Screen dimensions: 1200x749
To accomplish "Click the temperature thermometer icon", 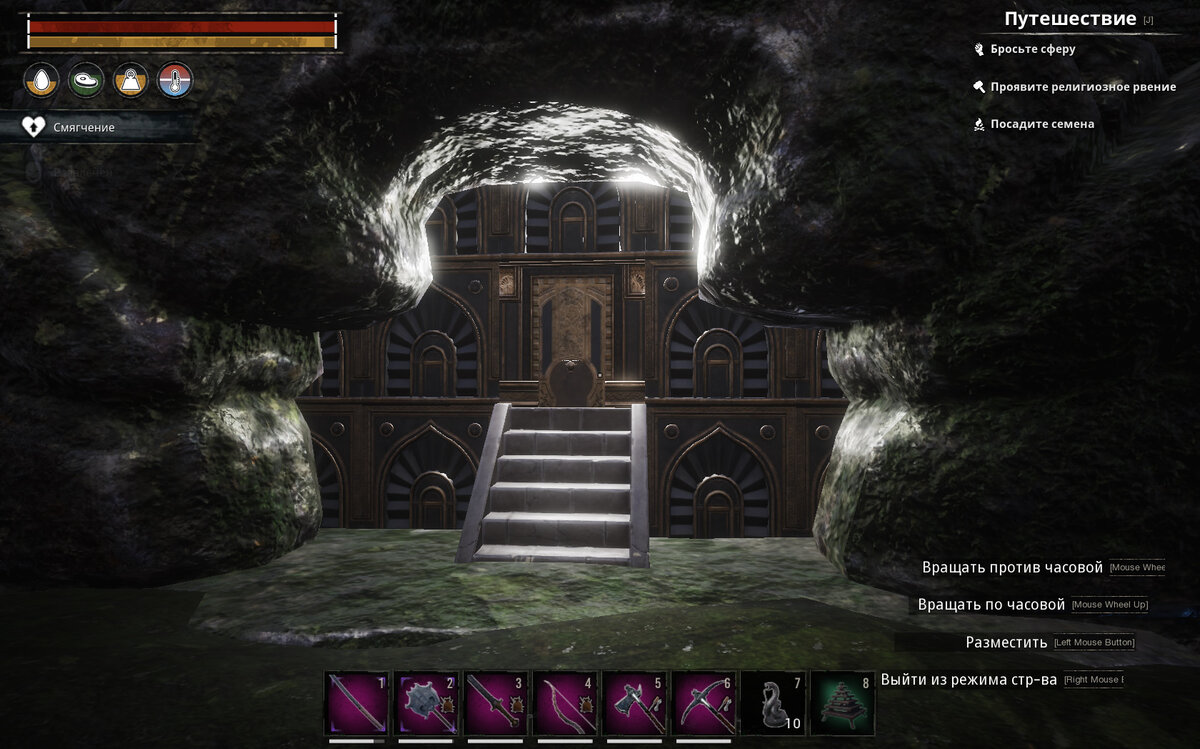I will [175, 80].
